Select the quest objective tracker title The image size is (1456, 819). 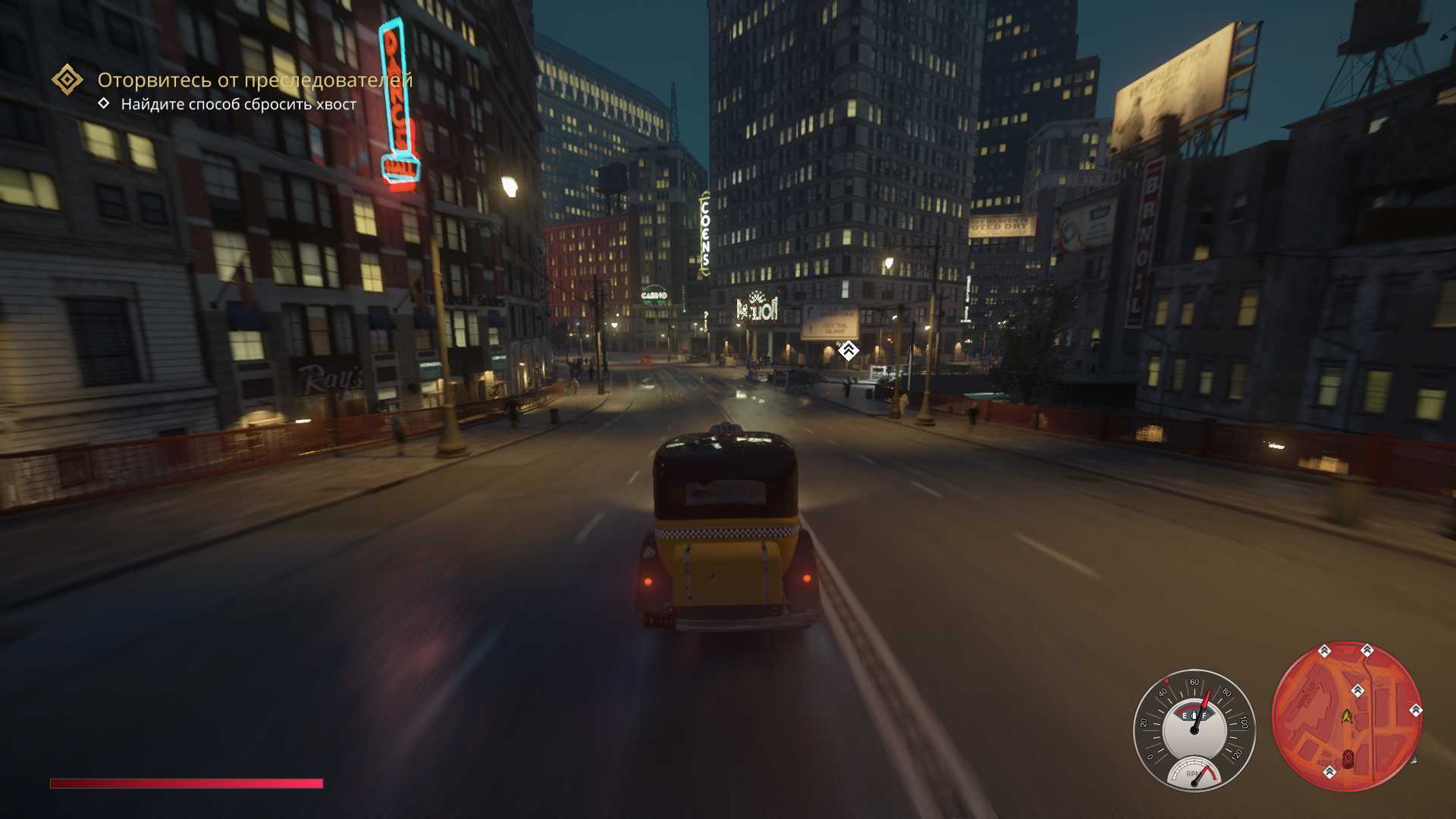pos(255,80)
